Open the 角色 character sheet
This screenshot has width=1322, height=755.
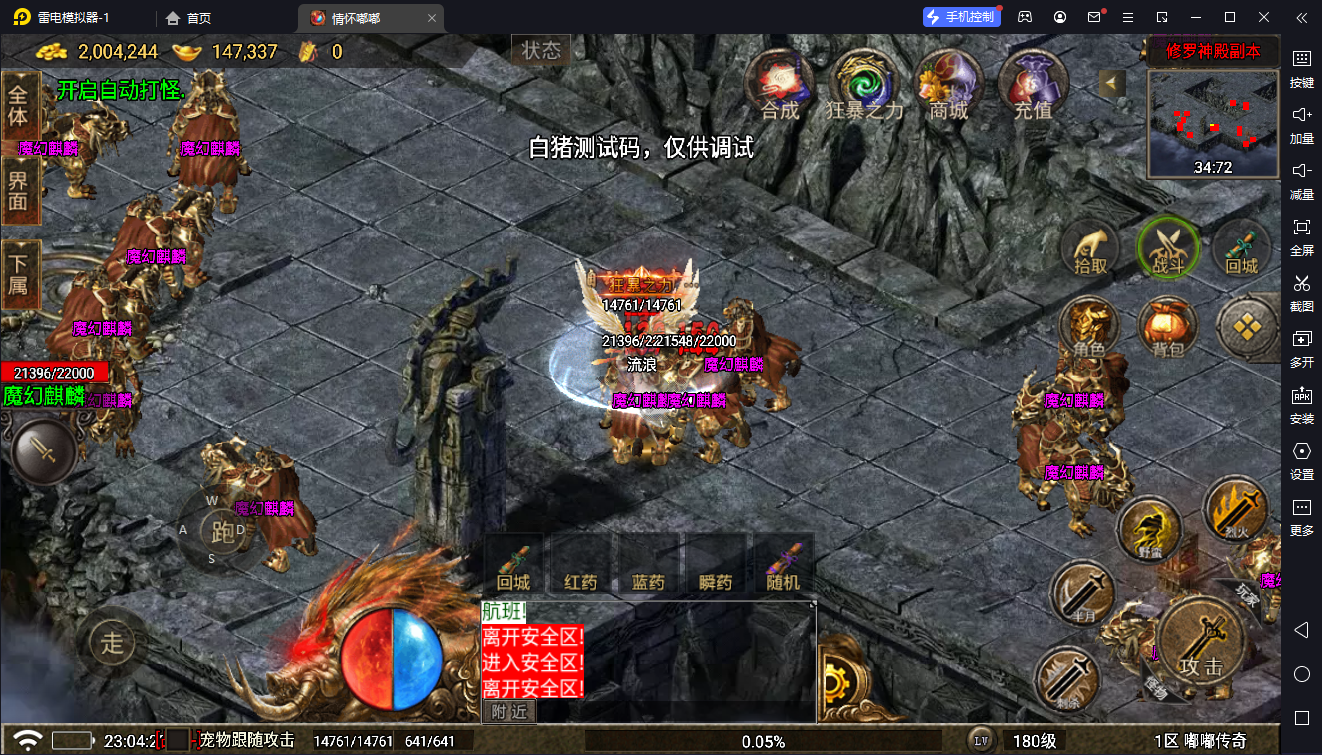coord(1090,329)
